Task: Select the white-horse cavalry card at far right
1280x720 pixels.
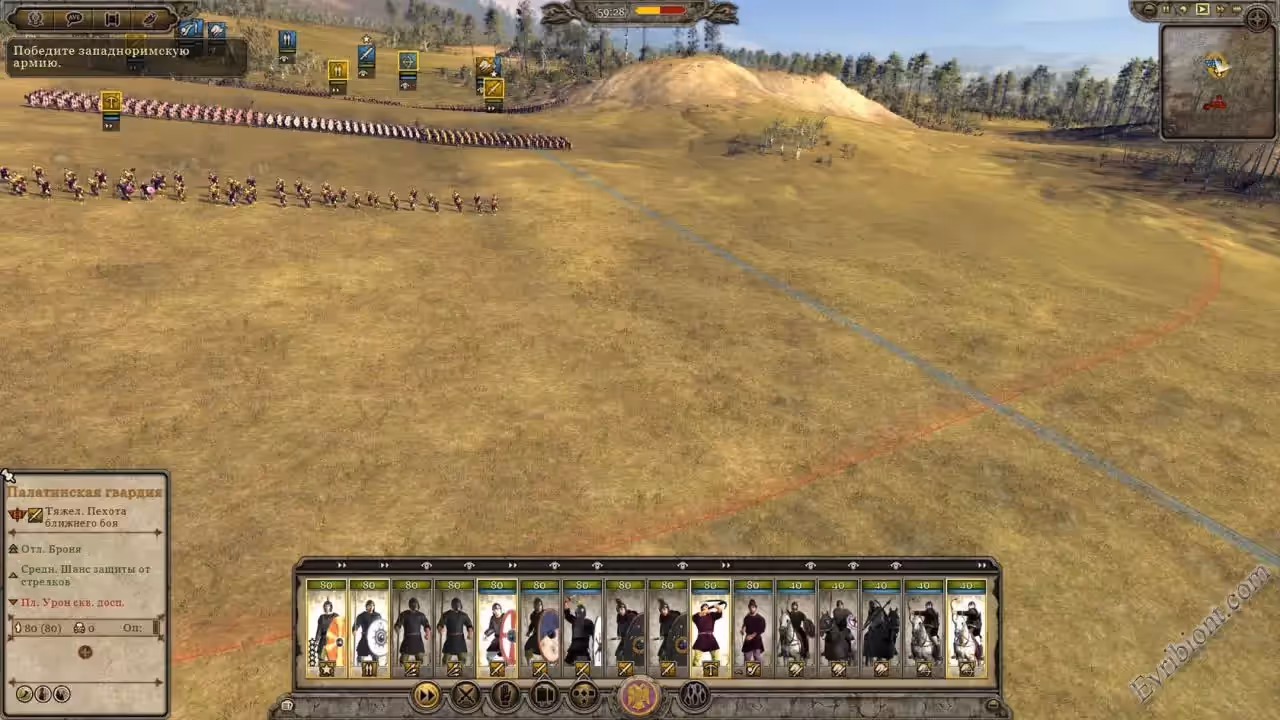Action: (966, 628)
